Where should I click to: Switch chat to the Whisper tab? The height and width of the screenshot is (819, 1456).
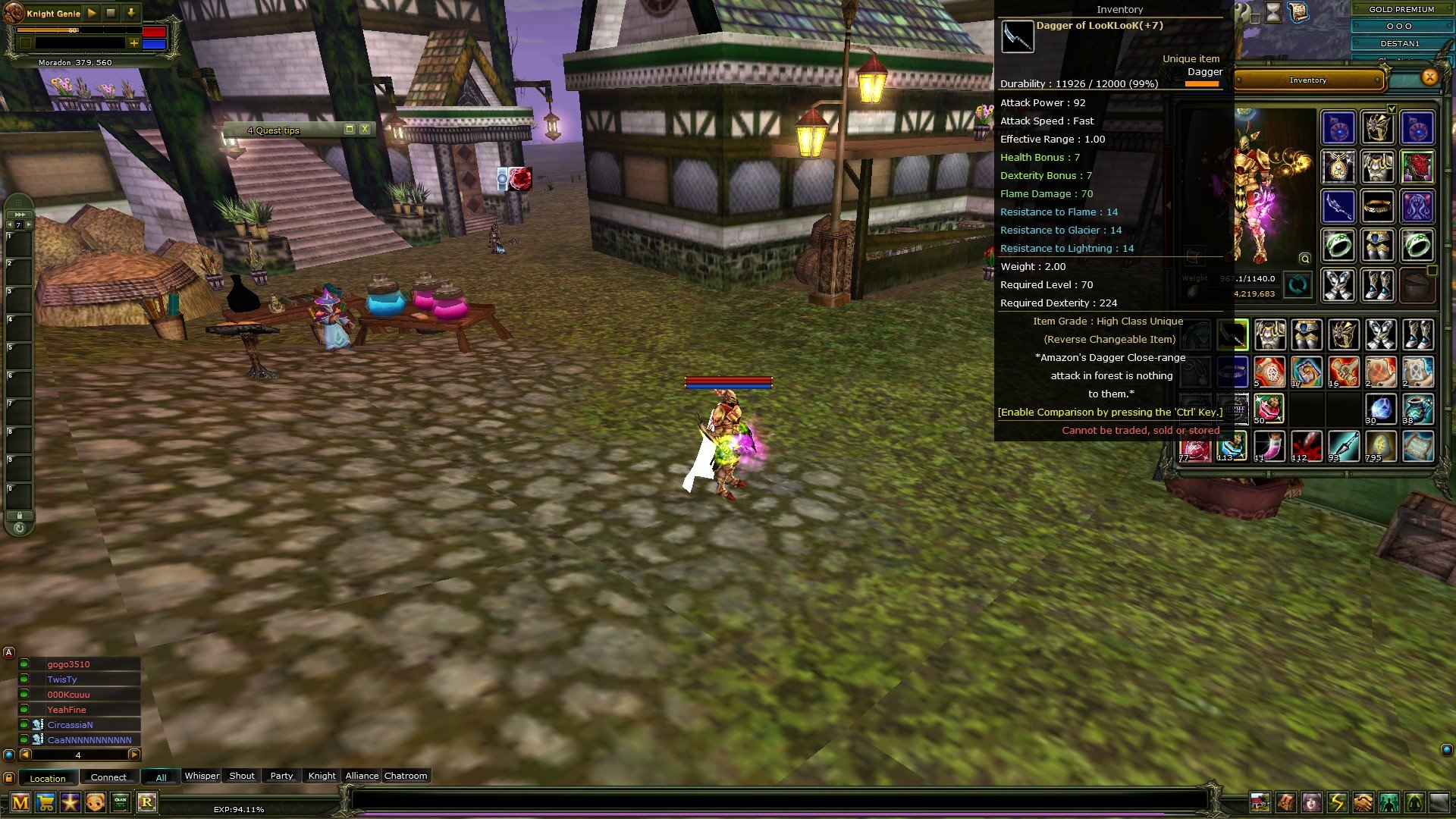point(202,776)
